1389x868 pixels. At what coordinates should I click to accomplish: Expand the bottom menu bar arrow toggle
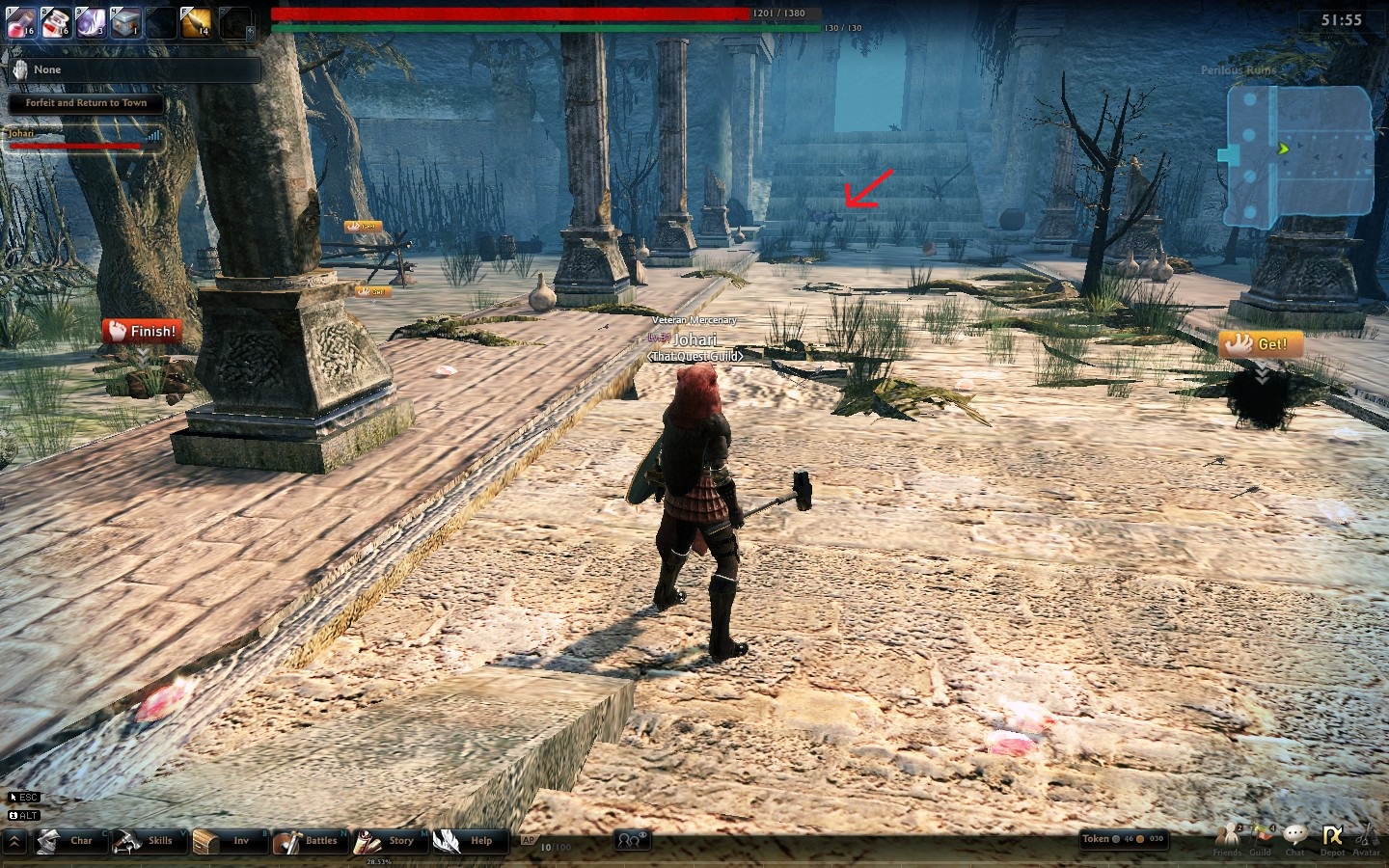point(15,842)
